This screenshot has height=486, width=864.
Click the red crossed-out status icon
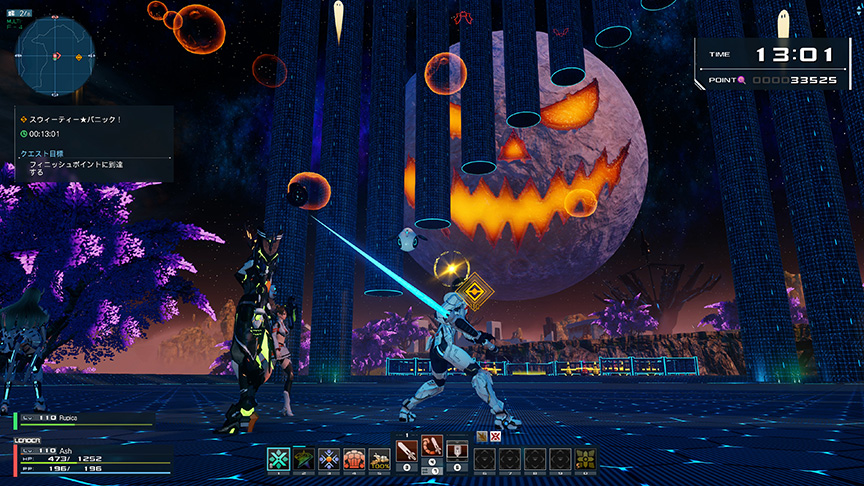coord(493,436)
